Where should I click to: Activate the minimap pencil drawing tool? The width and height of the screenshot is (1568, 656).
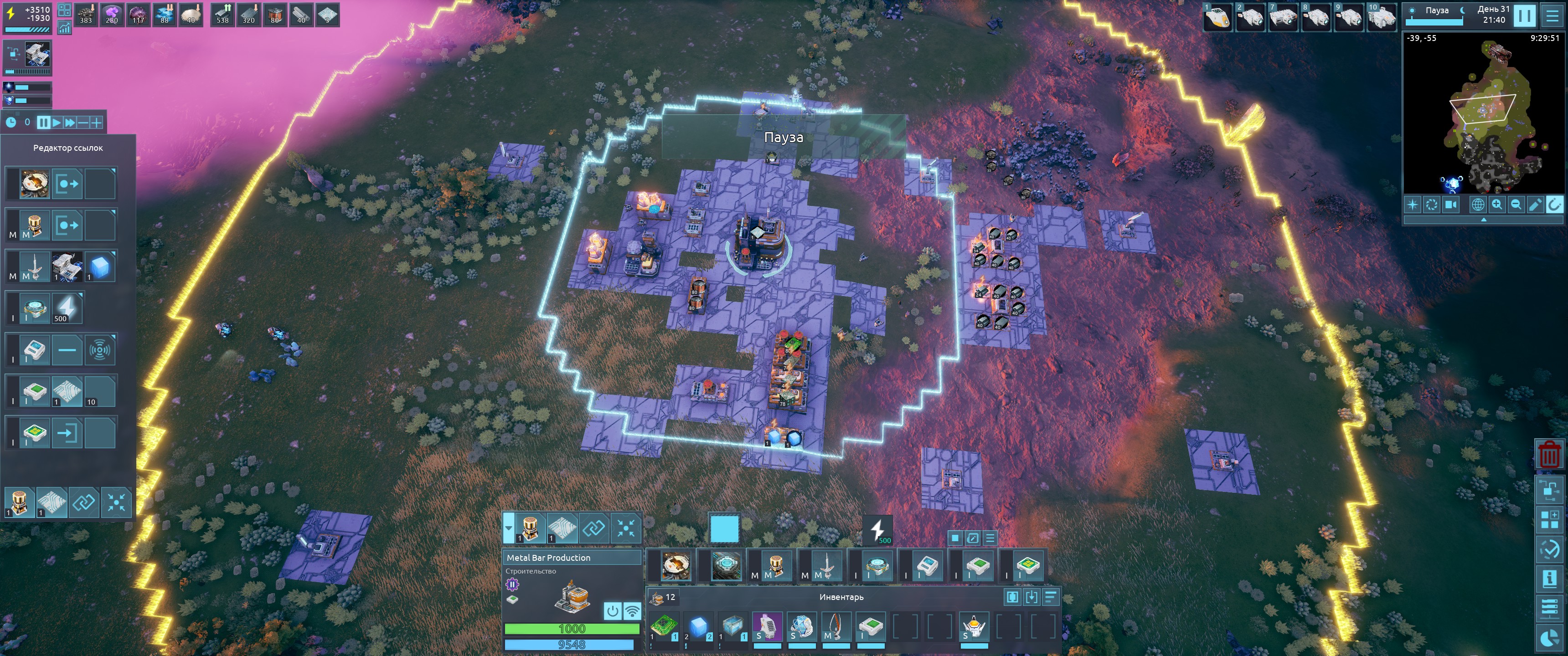tap(1535, 205)
